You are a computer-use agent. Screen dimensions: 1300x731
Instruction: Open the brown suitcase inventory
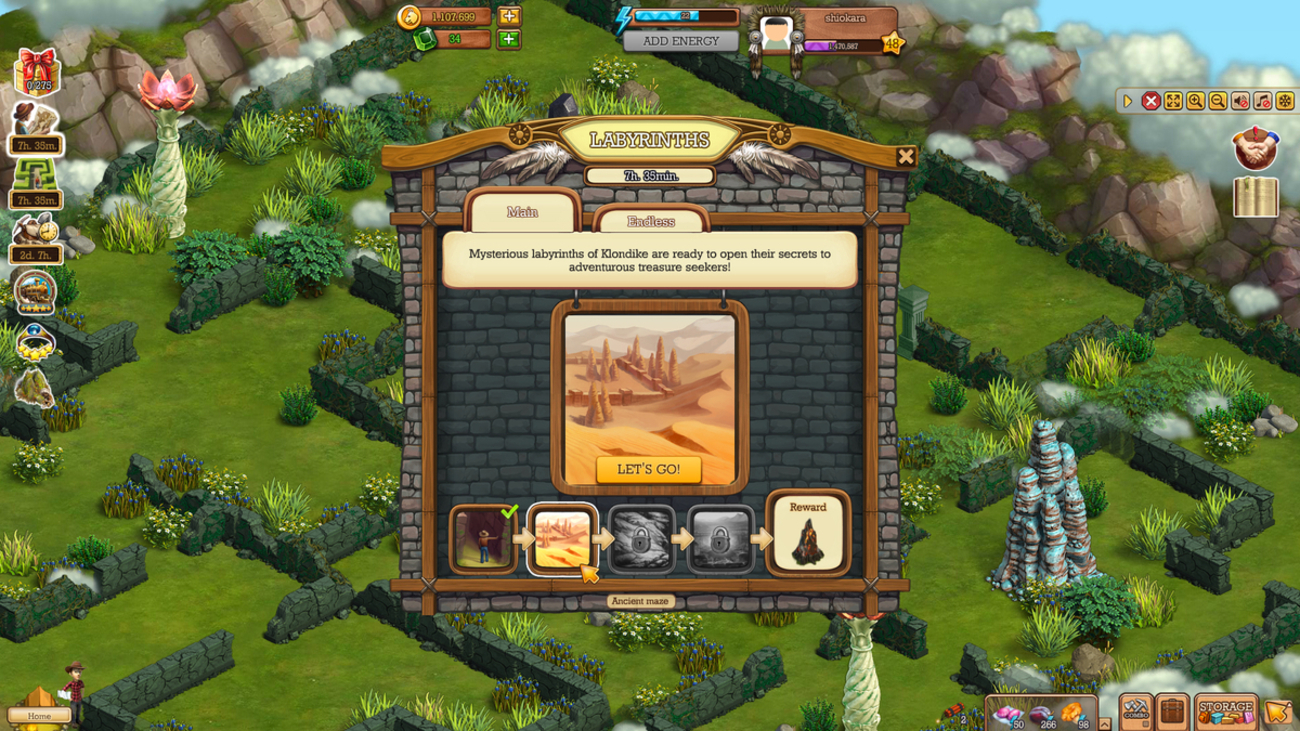(x=1172, y=711)
